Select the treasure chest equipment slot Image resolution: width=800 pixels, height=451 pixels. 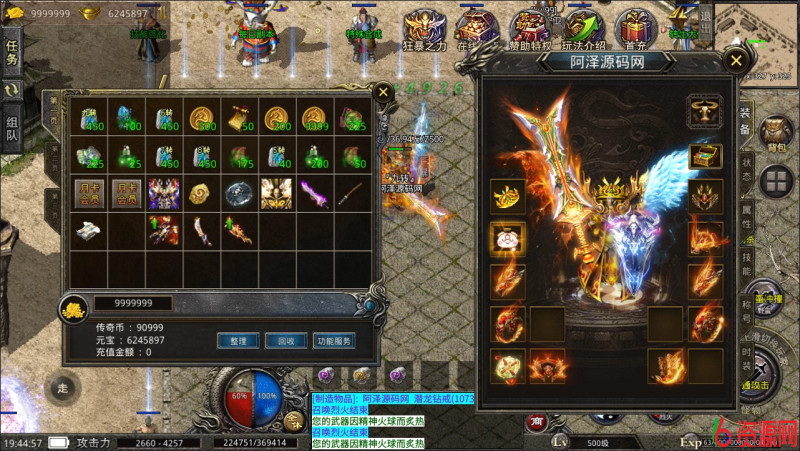(x=705, y=156)
